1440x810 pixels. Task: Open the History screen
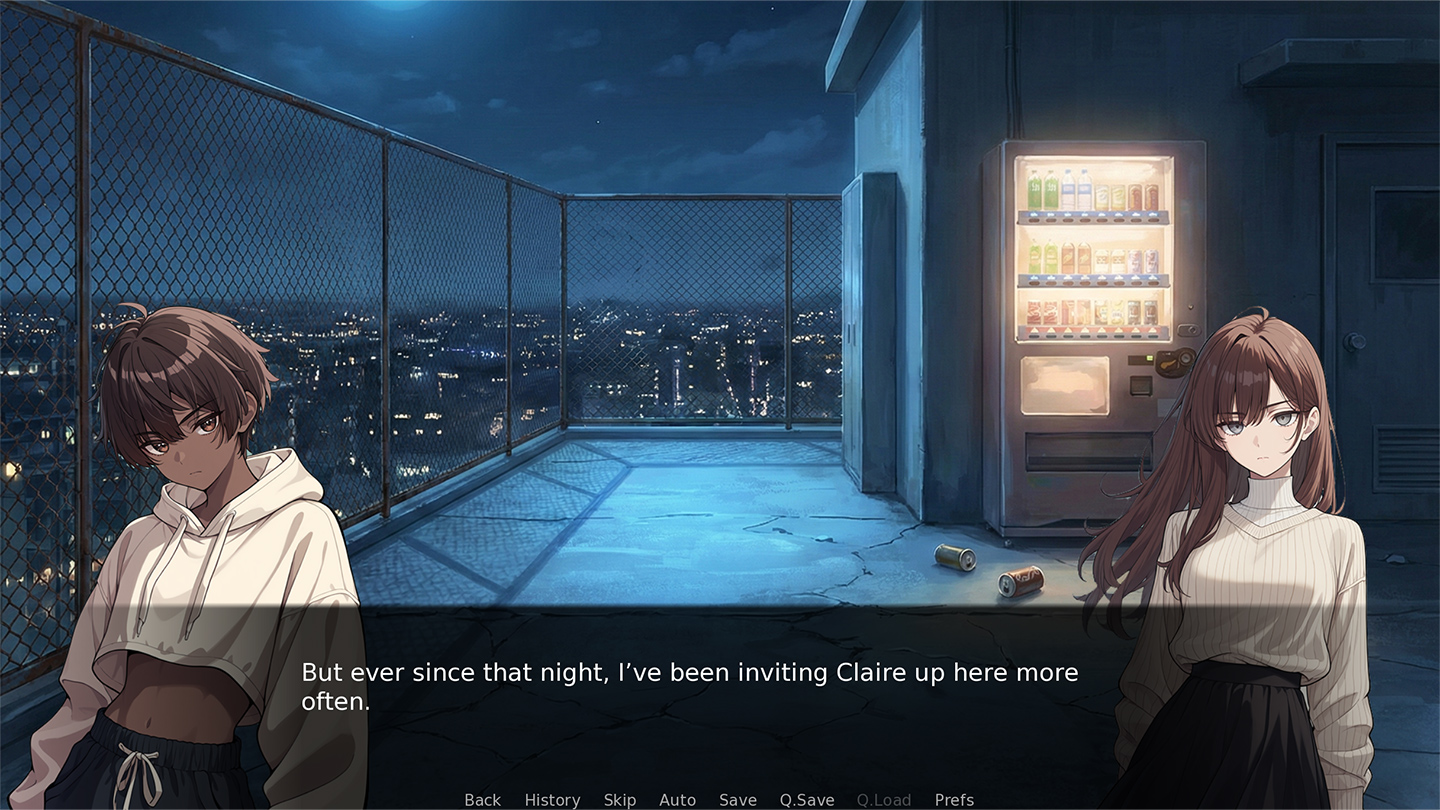click(x=552, y=799)
